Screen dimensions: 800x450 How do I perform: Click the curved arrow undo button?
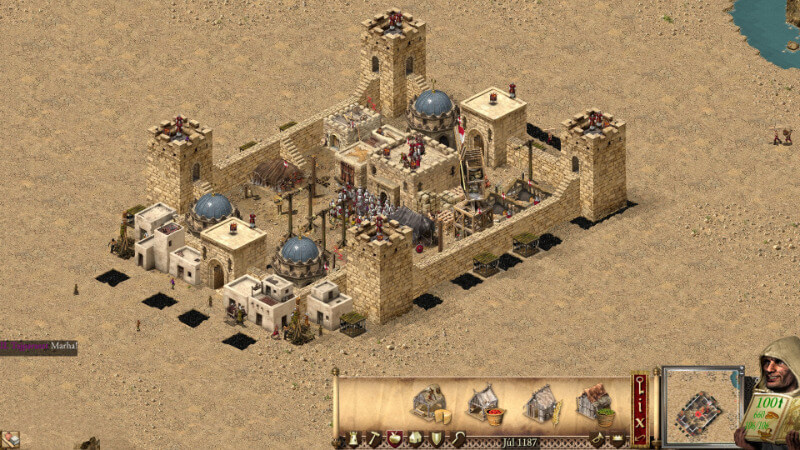click(639, 435)
